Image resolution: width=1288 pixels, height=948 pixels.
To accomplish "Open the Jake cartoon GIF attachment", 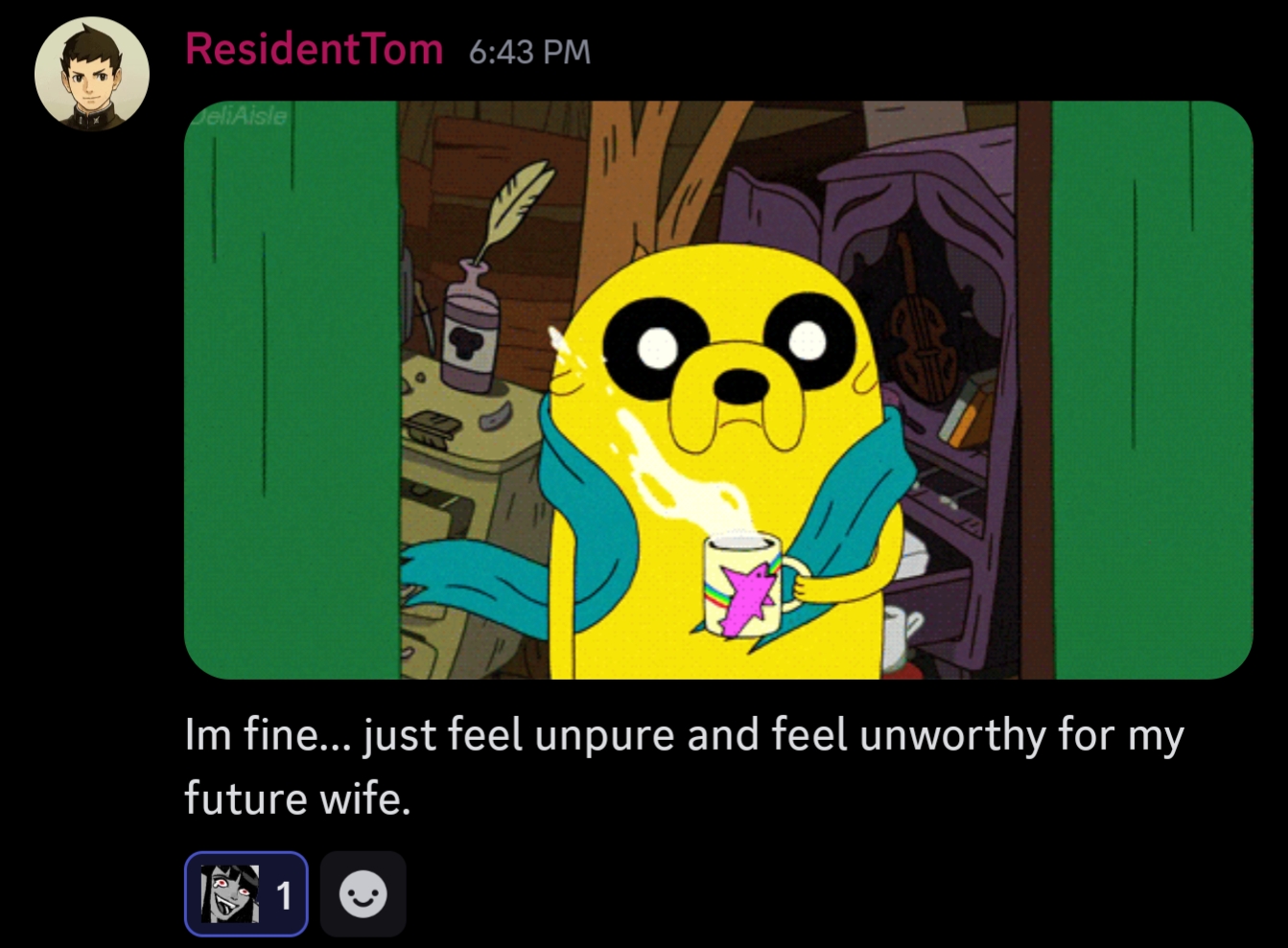I will click(717, 389).
